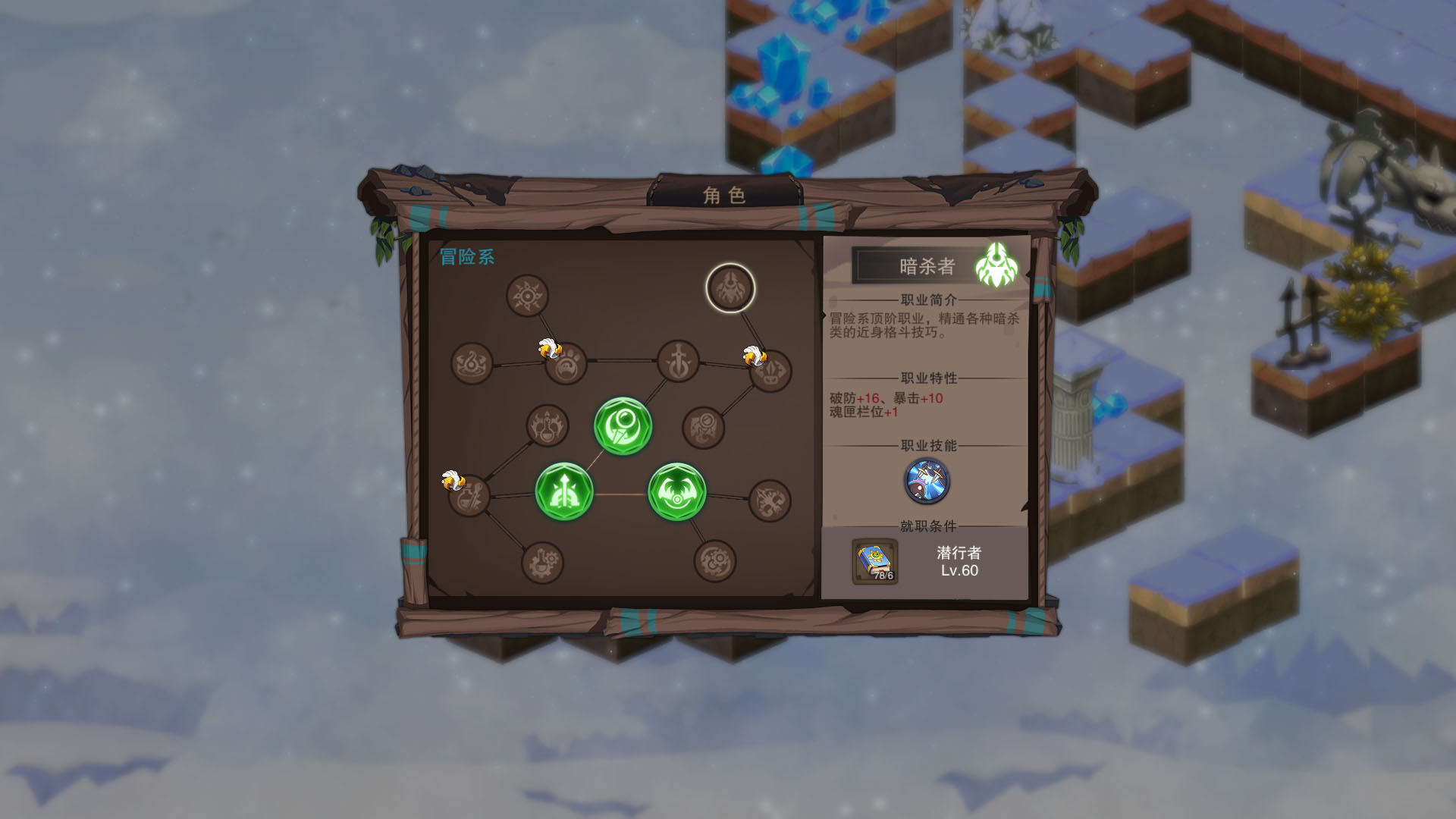Screen dimensions: 1456x819
Task: Select the green bat-wing class node
Action: (676, 493)
